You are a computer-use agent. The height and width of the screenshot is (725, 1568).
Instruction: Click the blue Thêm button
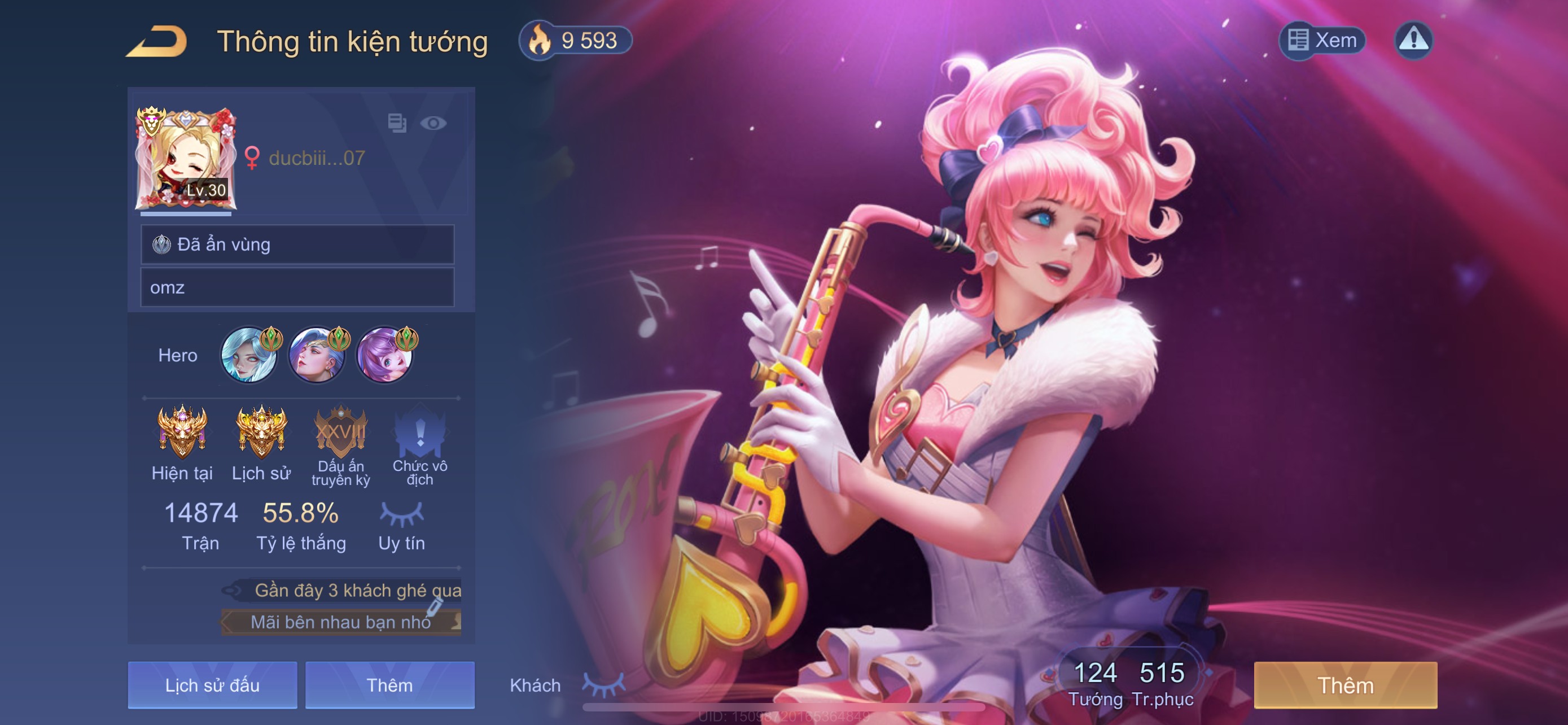pos(389,685)
